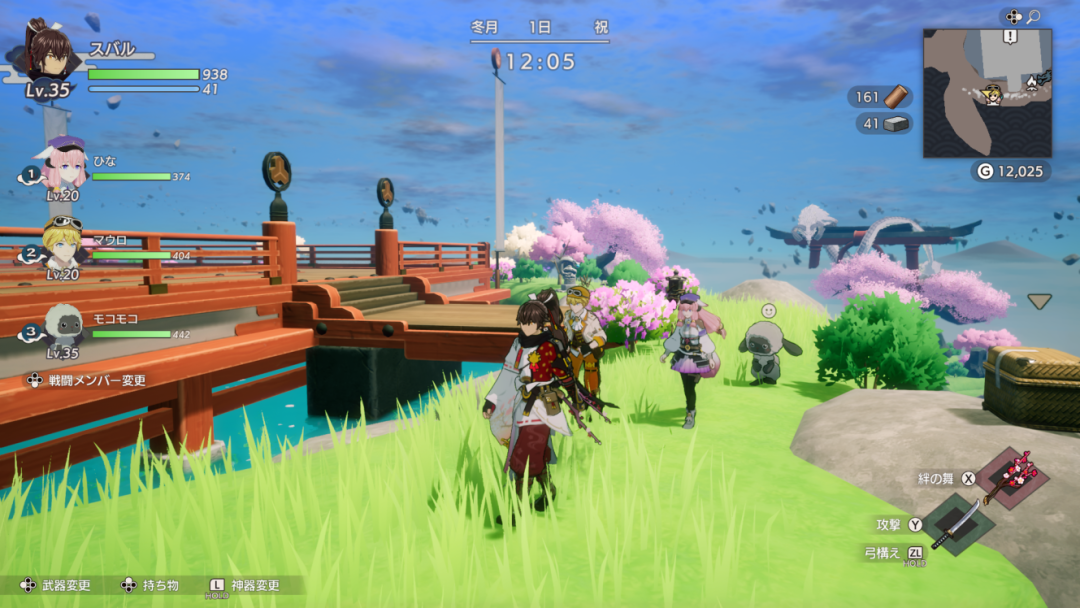Select the 武器変更 weapon change option
This screenshot has height=608, width=1080.
click(x=56, y=585)
